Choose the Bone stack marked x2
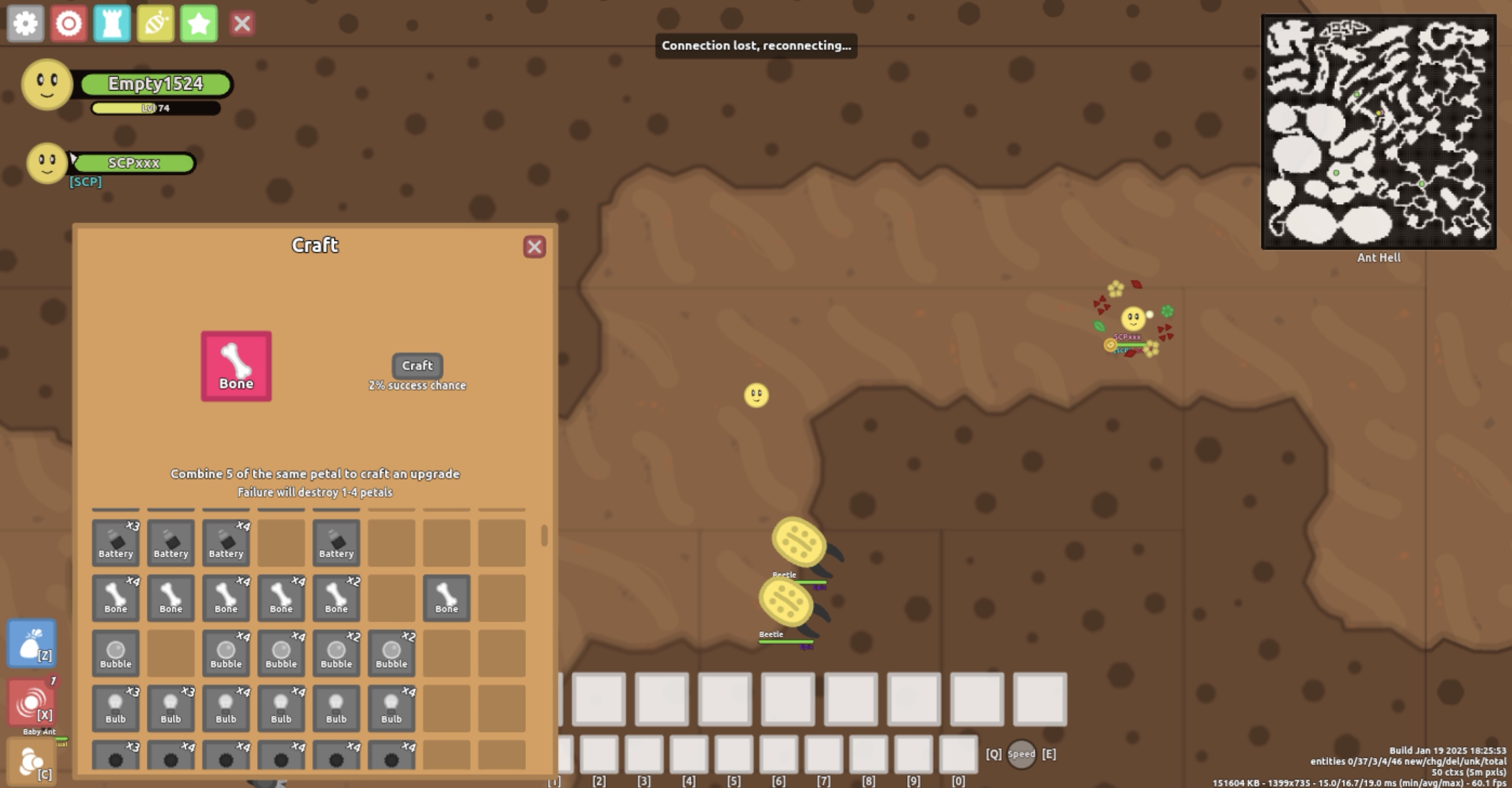Image resolution: width=1512 pixels, height=788 pixels. [x=336, y=598]
